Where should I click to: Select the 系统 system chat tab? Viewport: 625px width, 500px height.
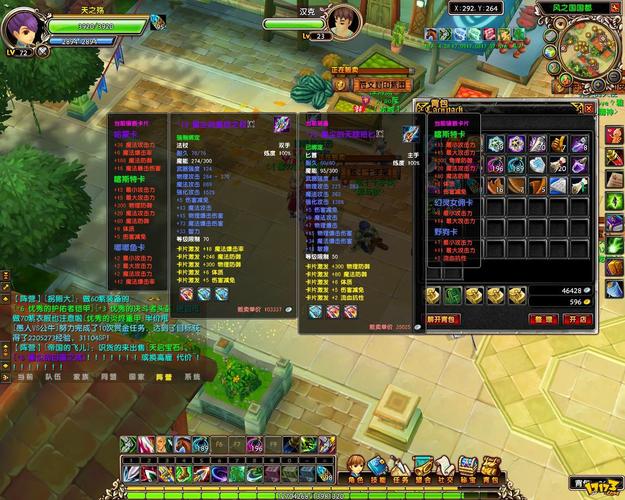pyautogui.click(x=191, y=377)
